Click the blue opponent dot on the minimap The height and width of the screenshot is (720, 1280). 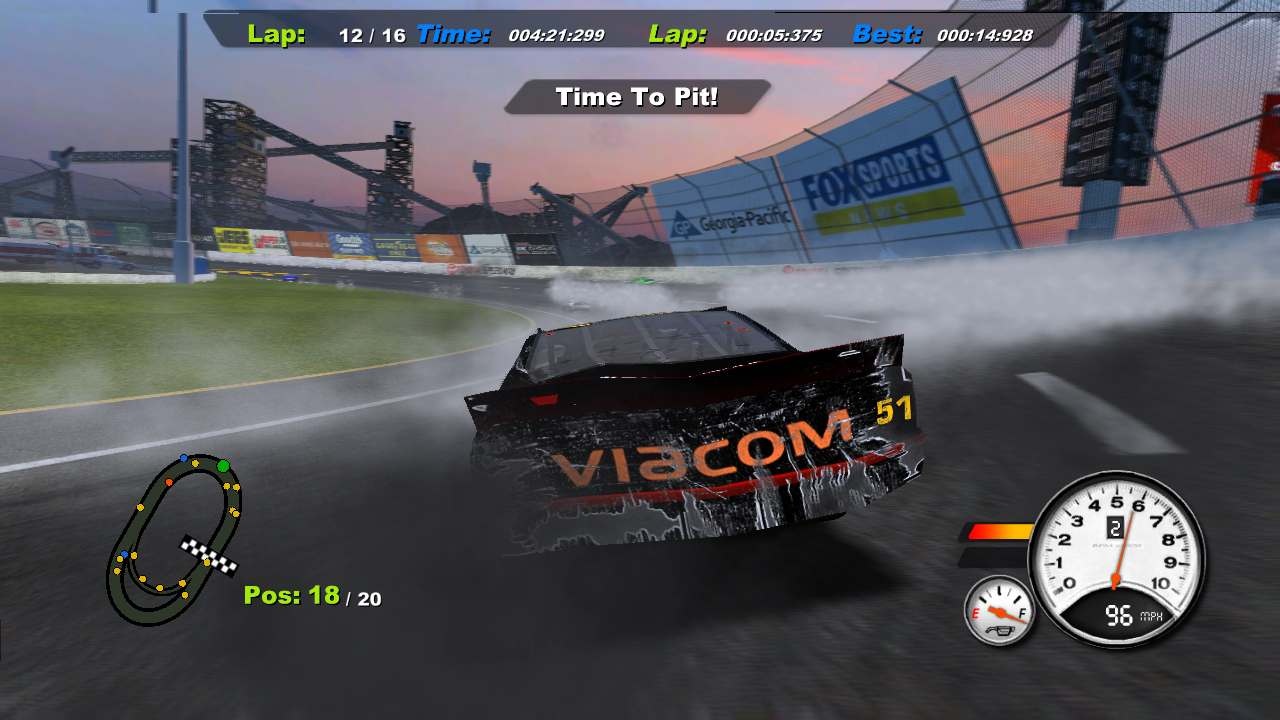(183, 458)
